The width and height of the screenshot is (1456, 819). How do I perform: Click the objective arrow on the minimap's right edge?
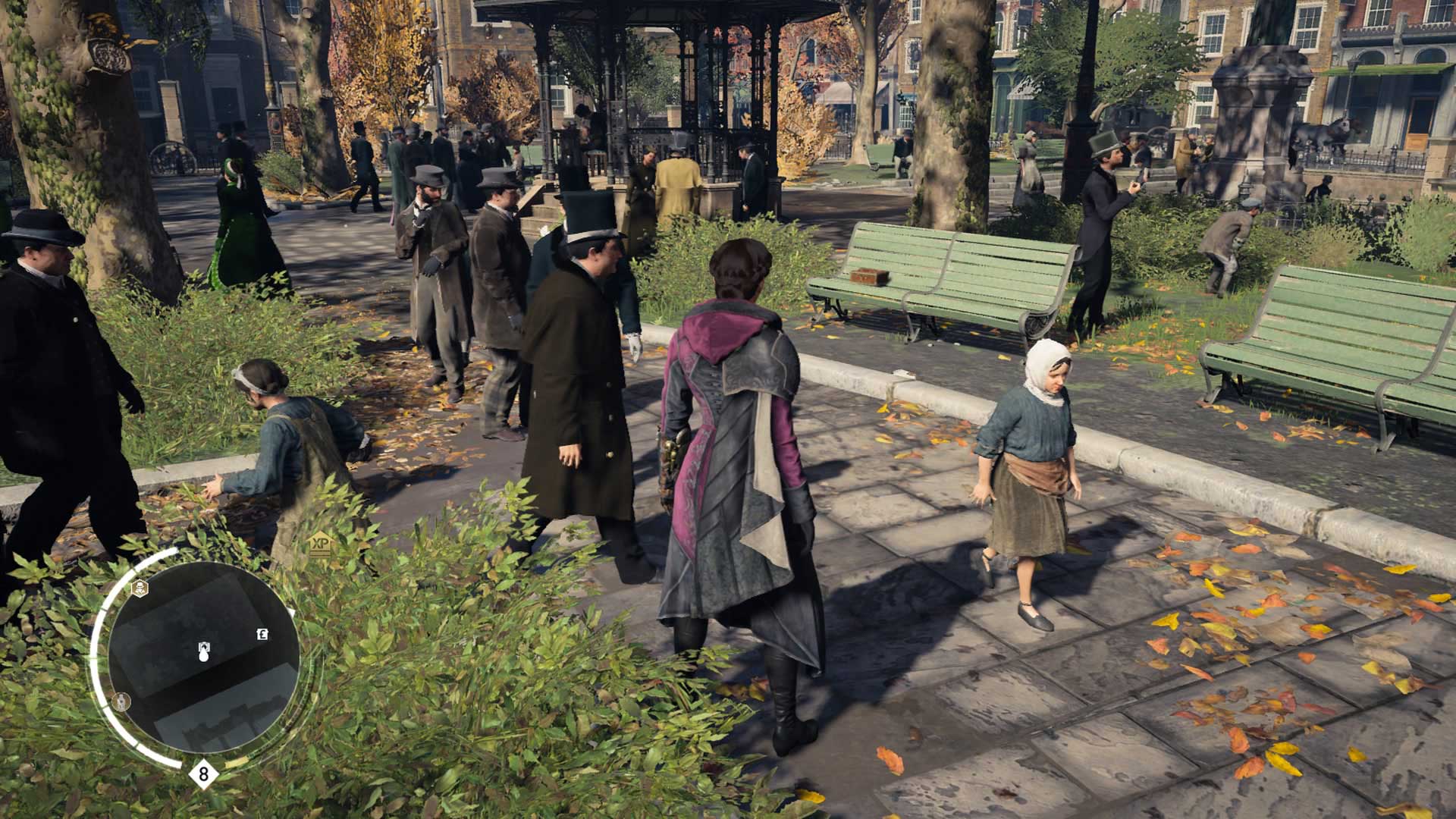(x=290, y=611)
